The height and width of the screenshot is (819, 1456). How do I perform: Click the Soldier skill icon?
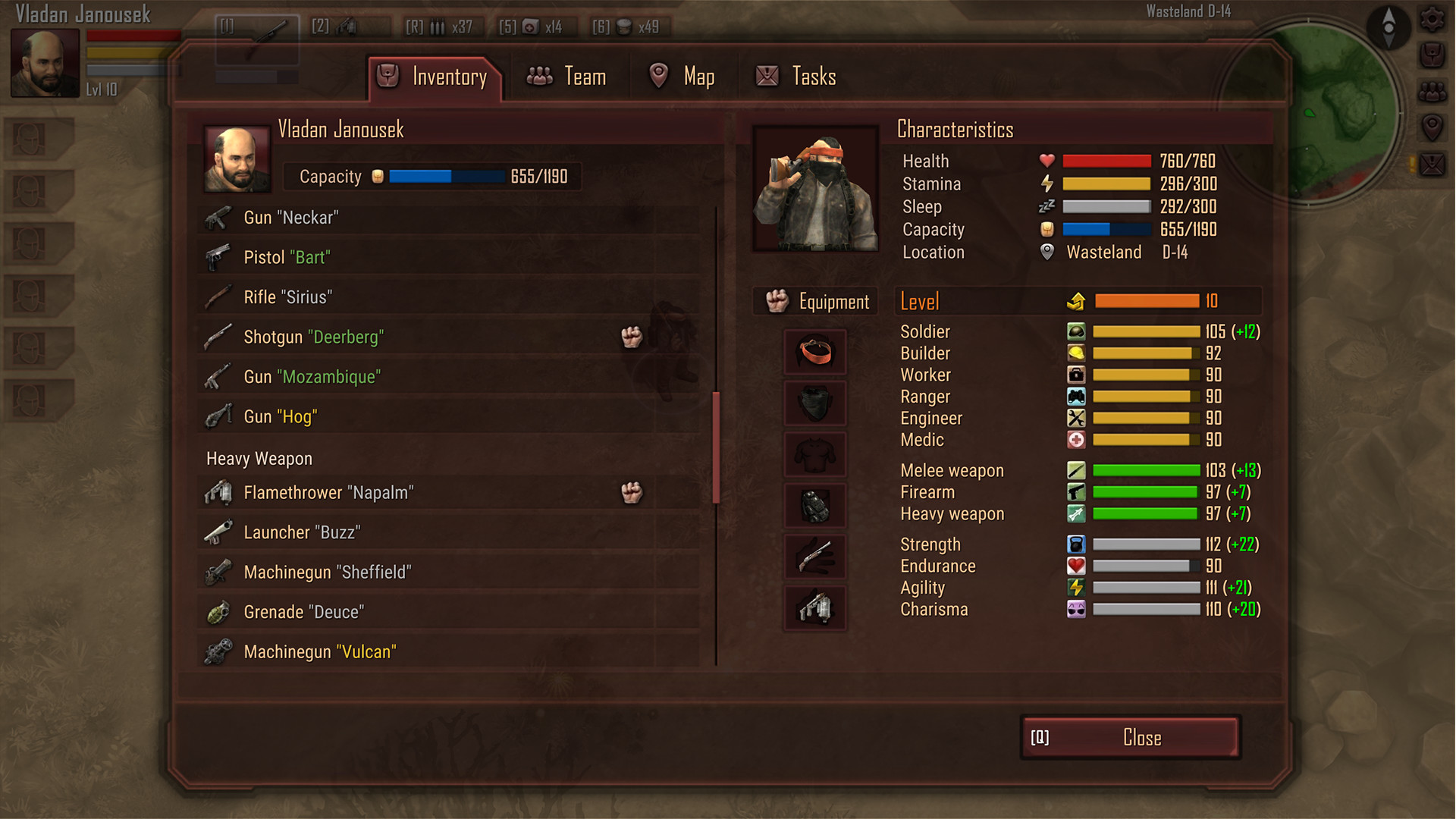point(1078,331)
